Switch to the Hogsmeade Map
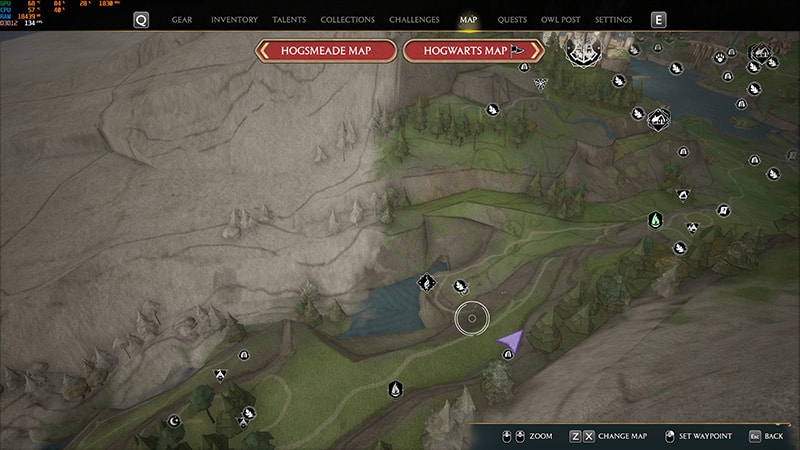 tap(327, 51)
